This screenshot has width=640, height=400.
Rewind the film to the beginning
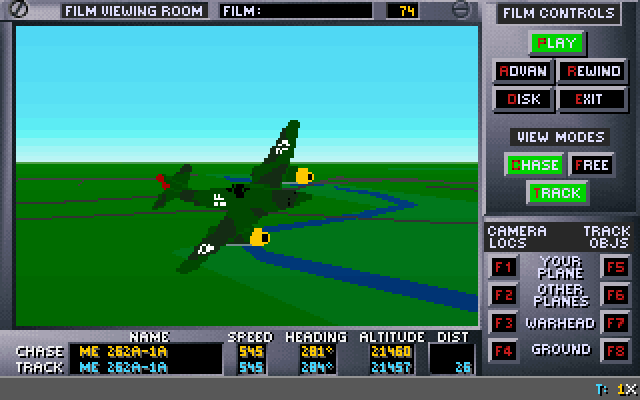(x=593, y=71)
